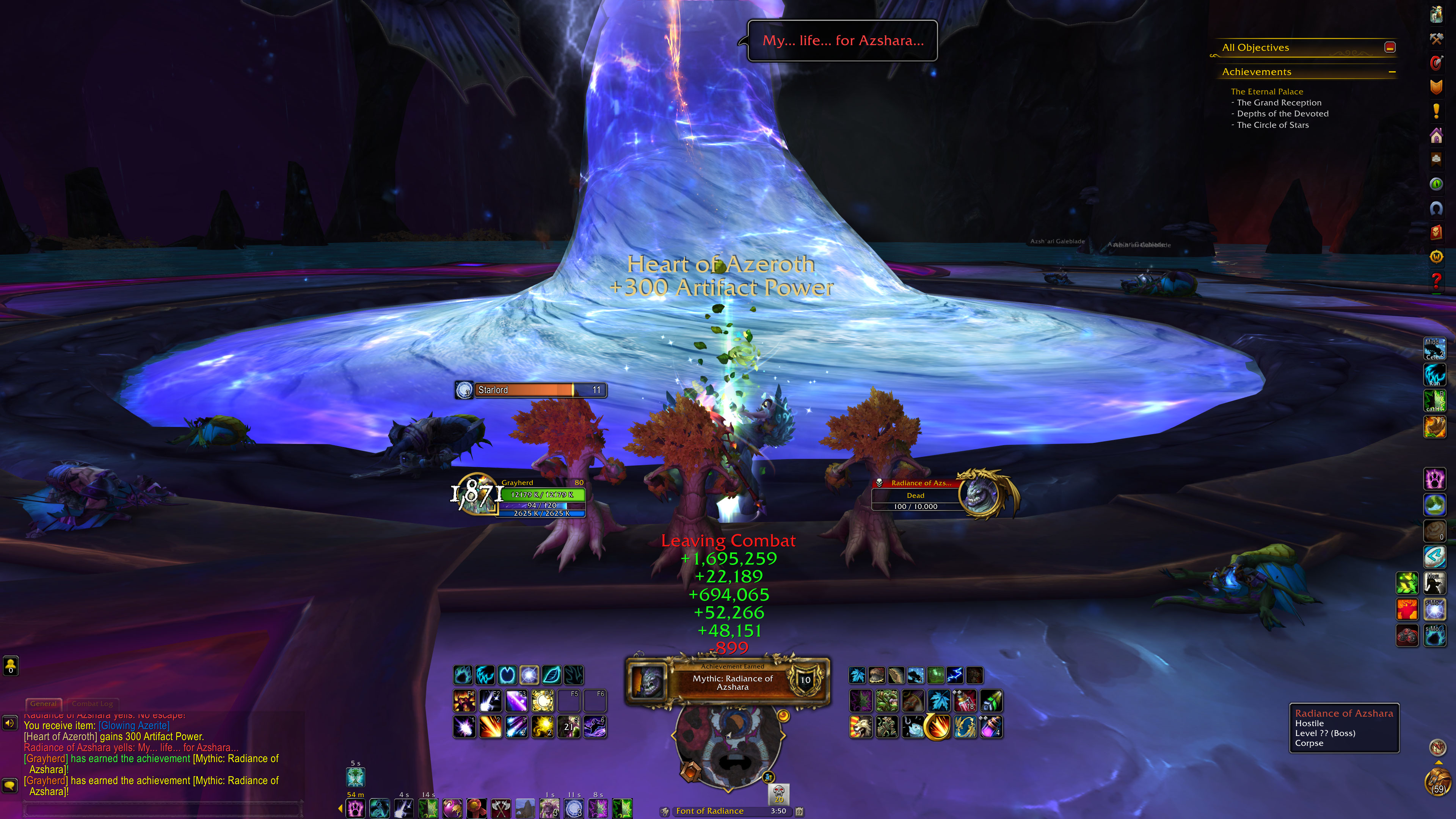Activate the Moonkin Form stance button

click(x=529, y=675)
